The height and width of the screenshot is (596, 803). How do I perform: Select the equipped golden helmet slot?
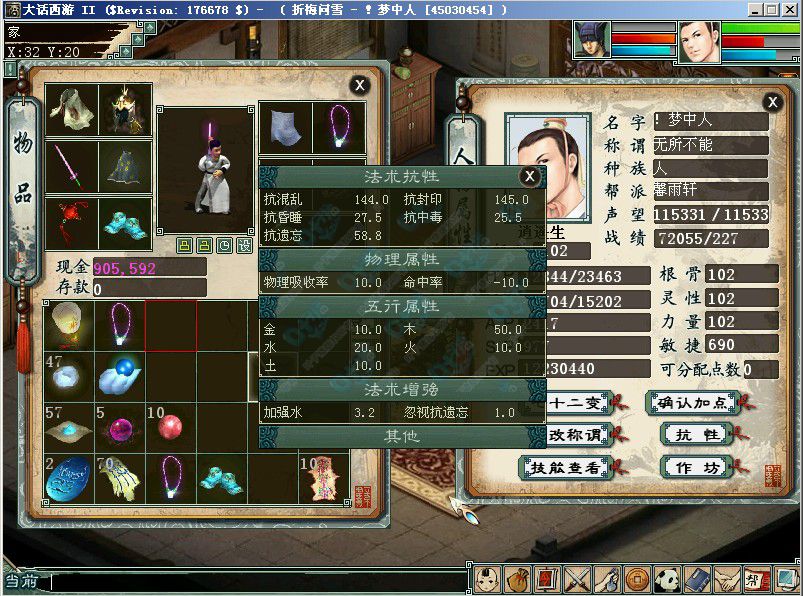tap(126, 110)
